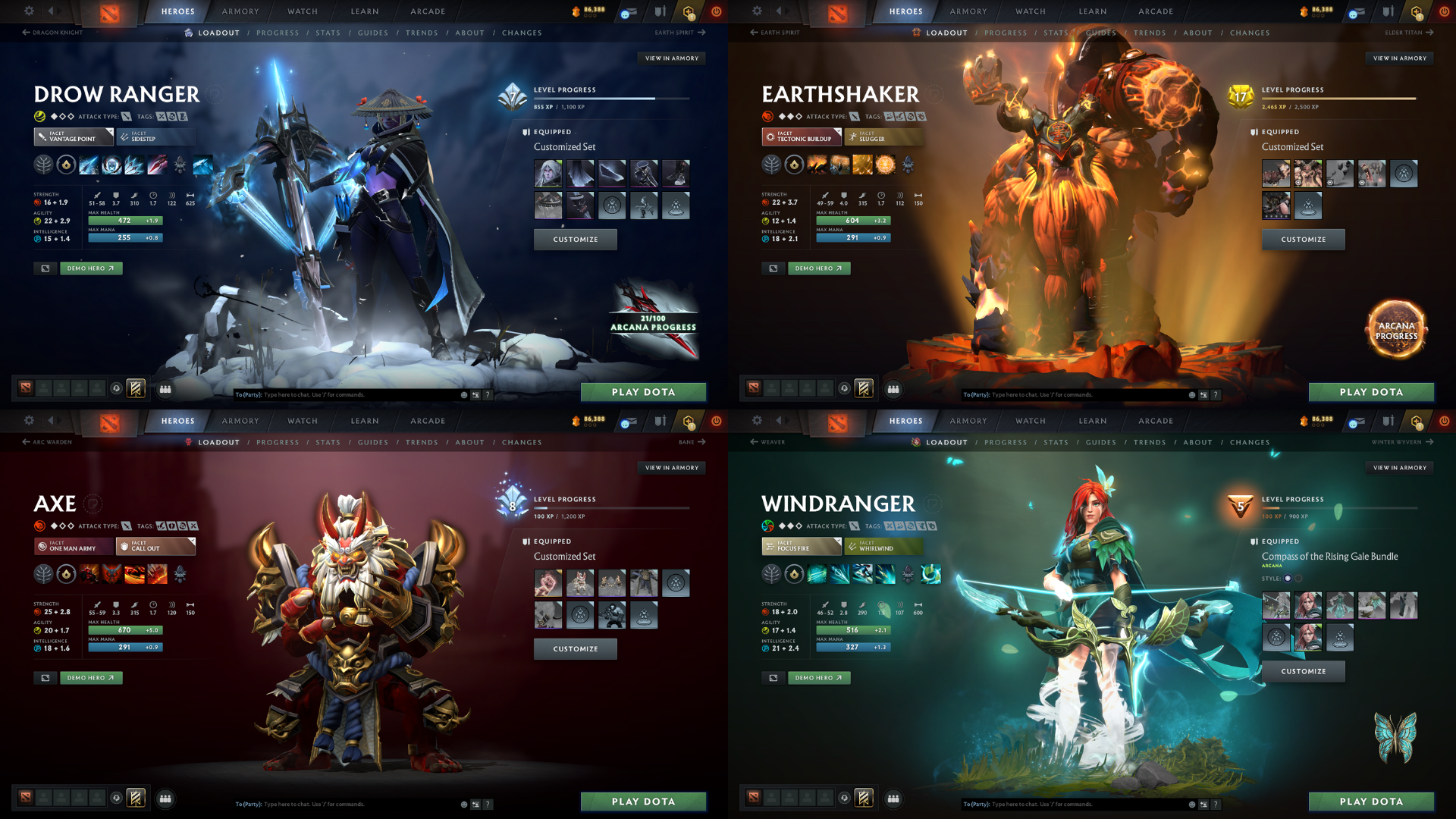Click Windranger's first ability icon
Viewport: 1456px width, 819px height.
point(817,574)
